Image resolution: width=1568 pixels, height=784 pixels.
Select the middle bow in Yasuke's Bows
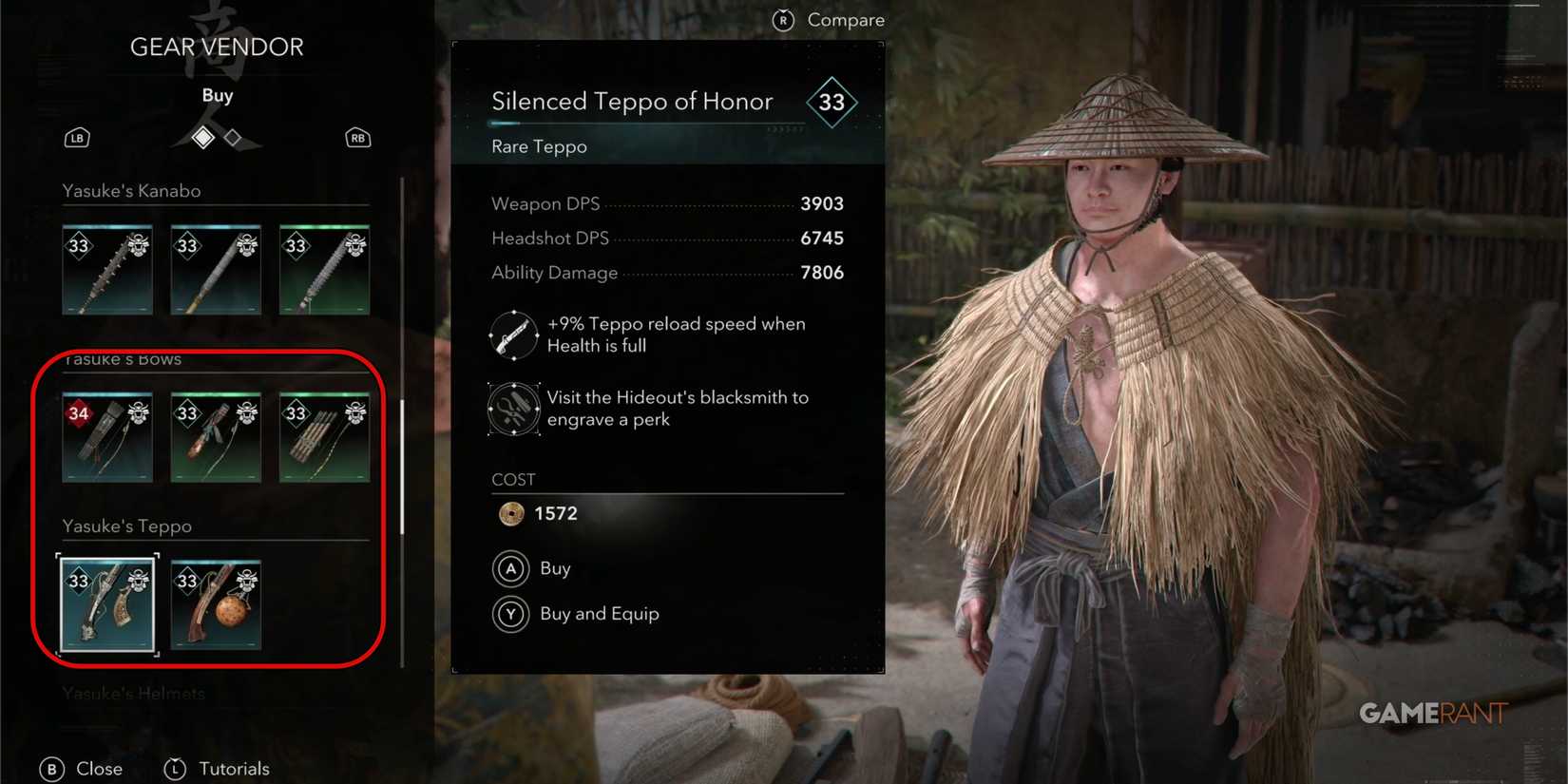[x=215, y=436]
